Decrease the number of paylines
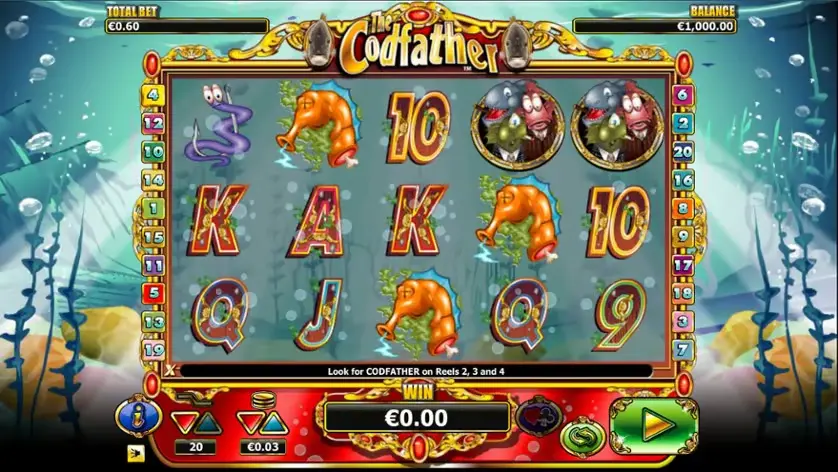This screenshot has height=472, width=838. point(183,423)
